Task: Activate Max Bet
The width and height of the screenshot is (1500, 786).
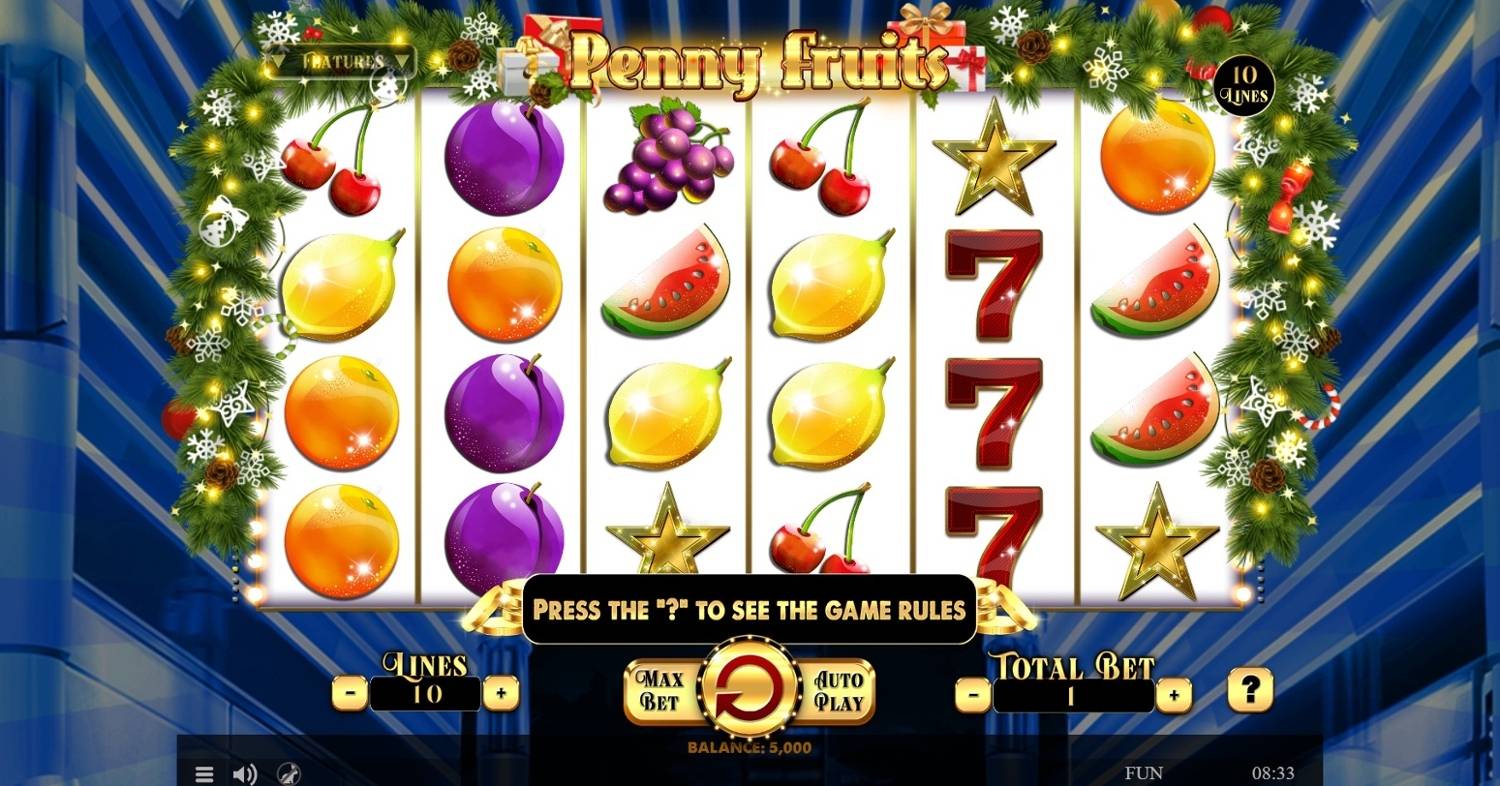Action: (659, 690)
